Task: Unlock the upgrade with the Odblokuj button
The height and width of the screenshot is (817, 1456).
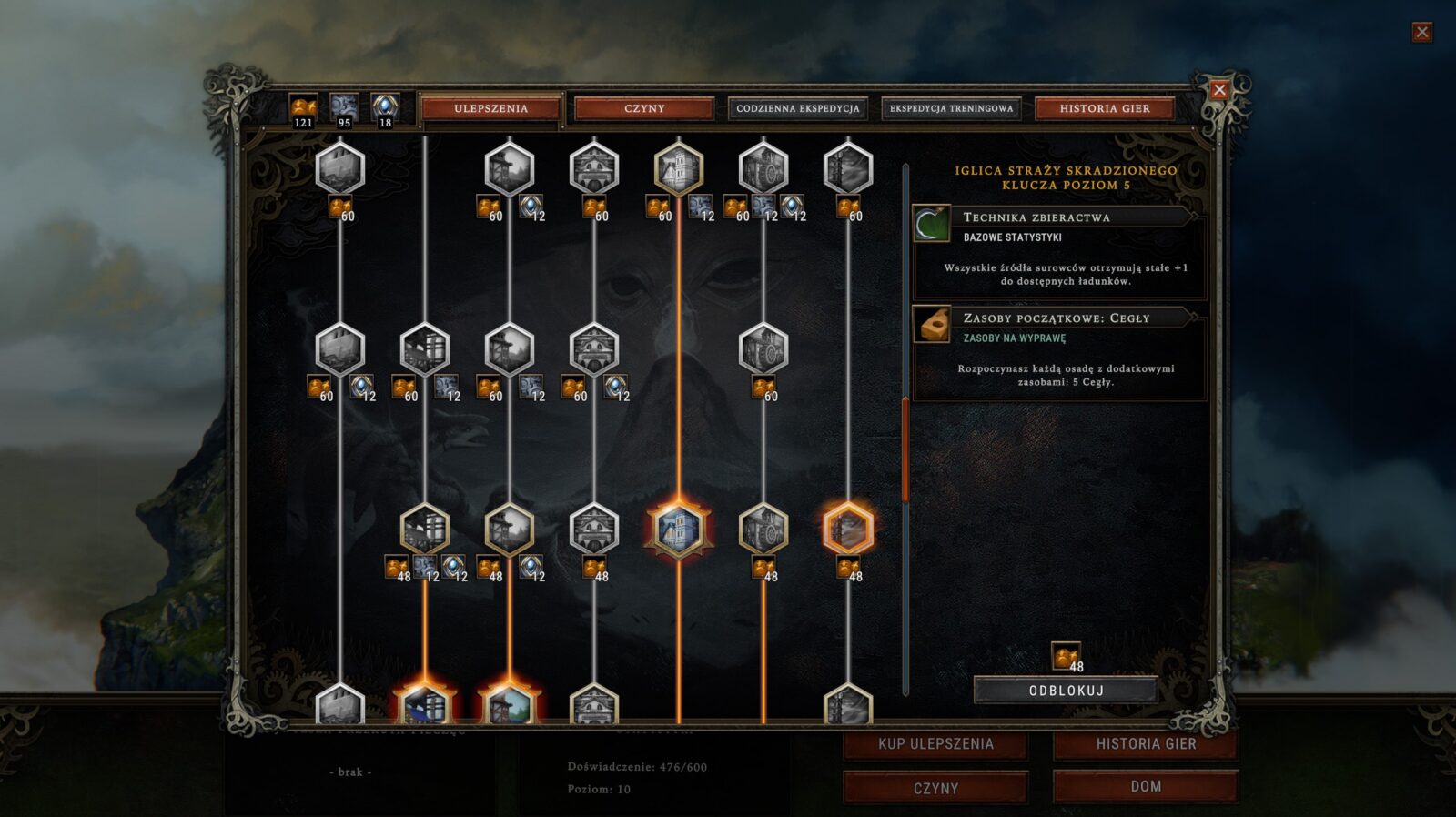Action: click(1066, 691)
